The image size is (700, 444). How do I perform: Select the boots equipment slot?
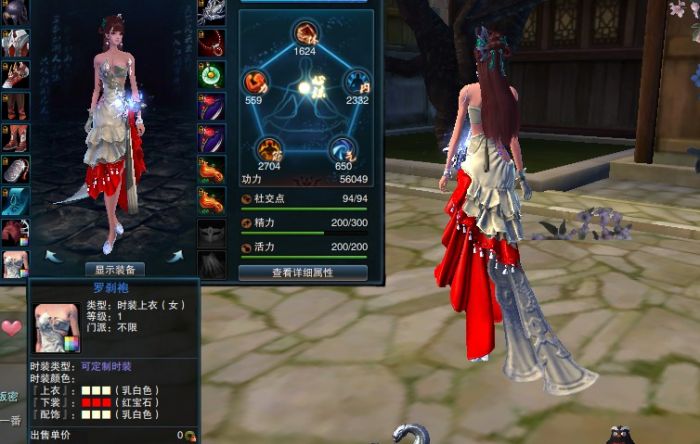[x=14, y=137]
